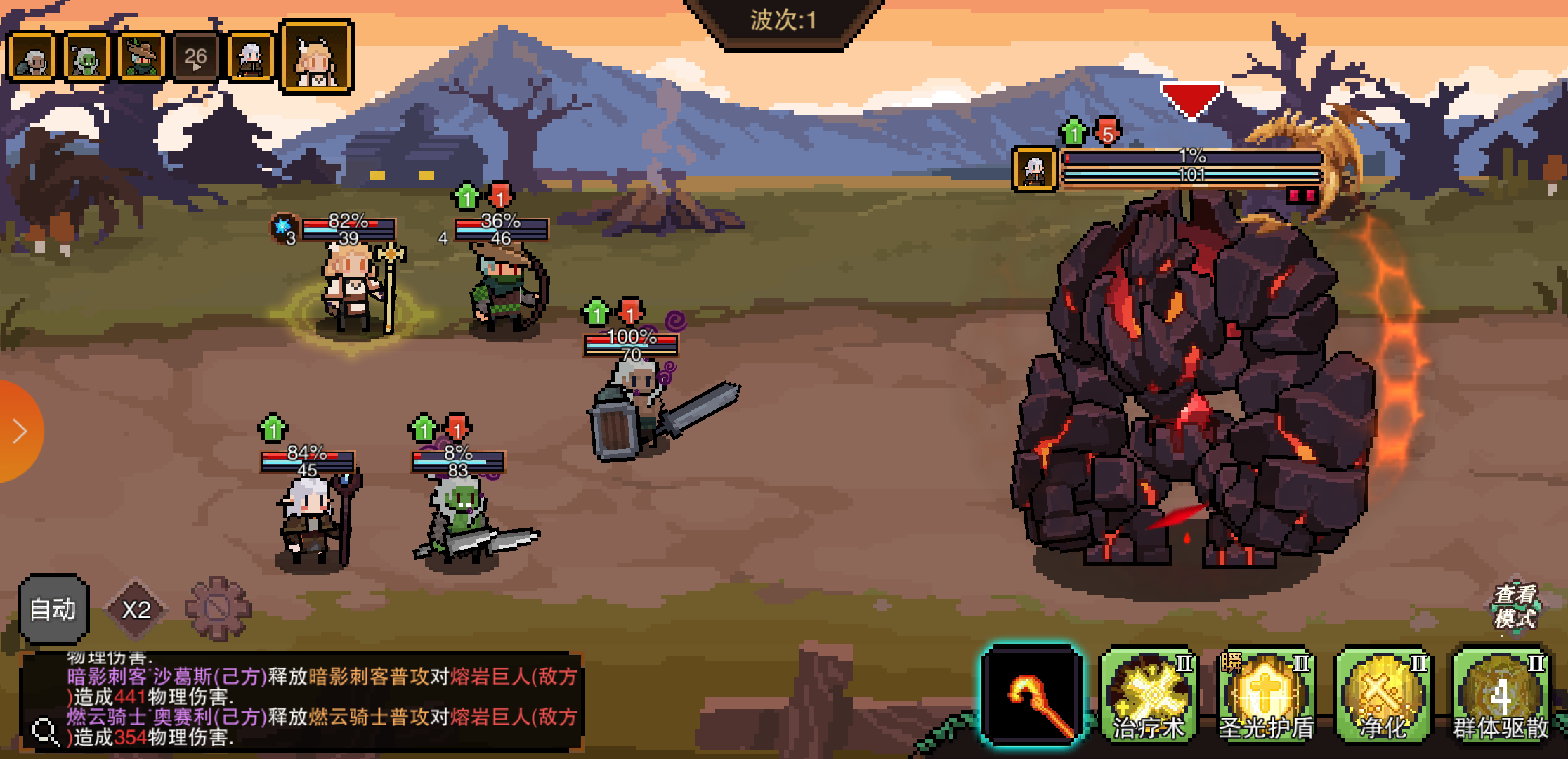
Task: Choose the hat-wearing archer turn-order portrait
Action: (142, 58)
